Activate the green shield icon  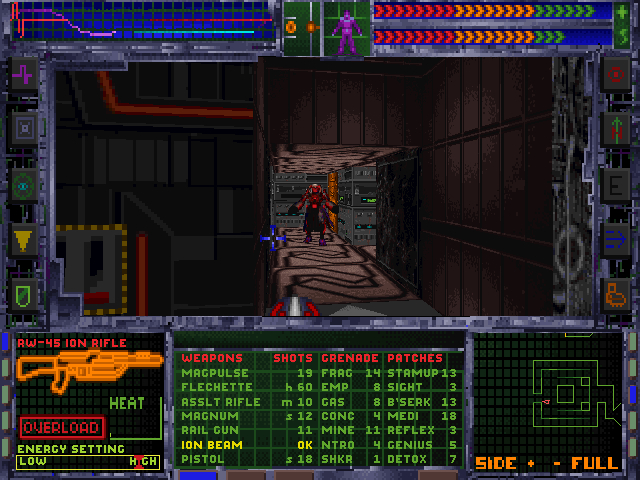[x=24, y=293]
